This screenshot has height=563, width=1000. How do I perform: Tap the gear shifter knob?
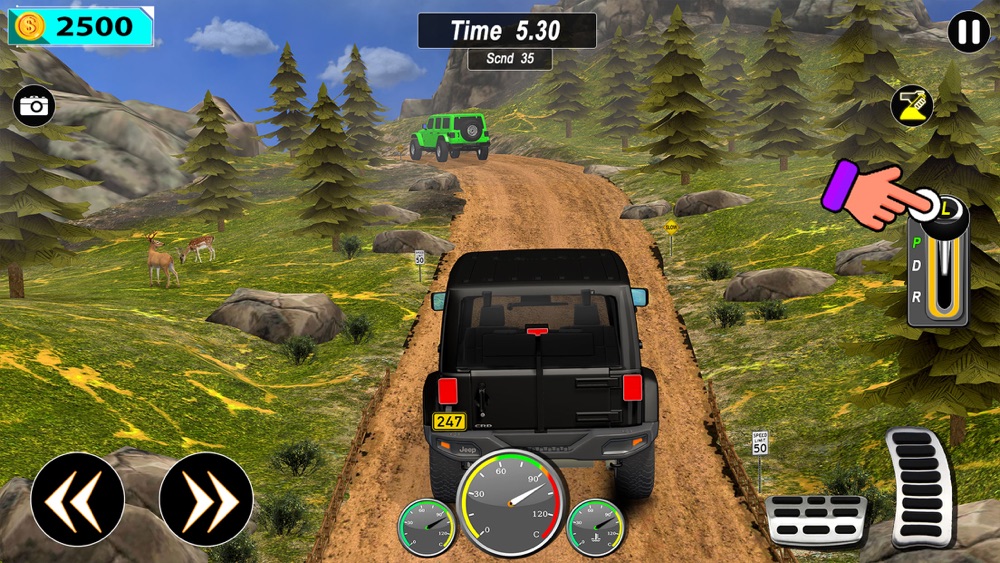[945, 213]
